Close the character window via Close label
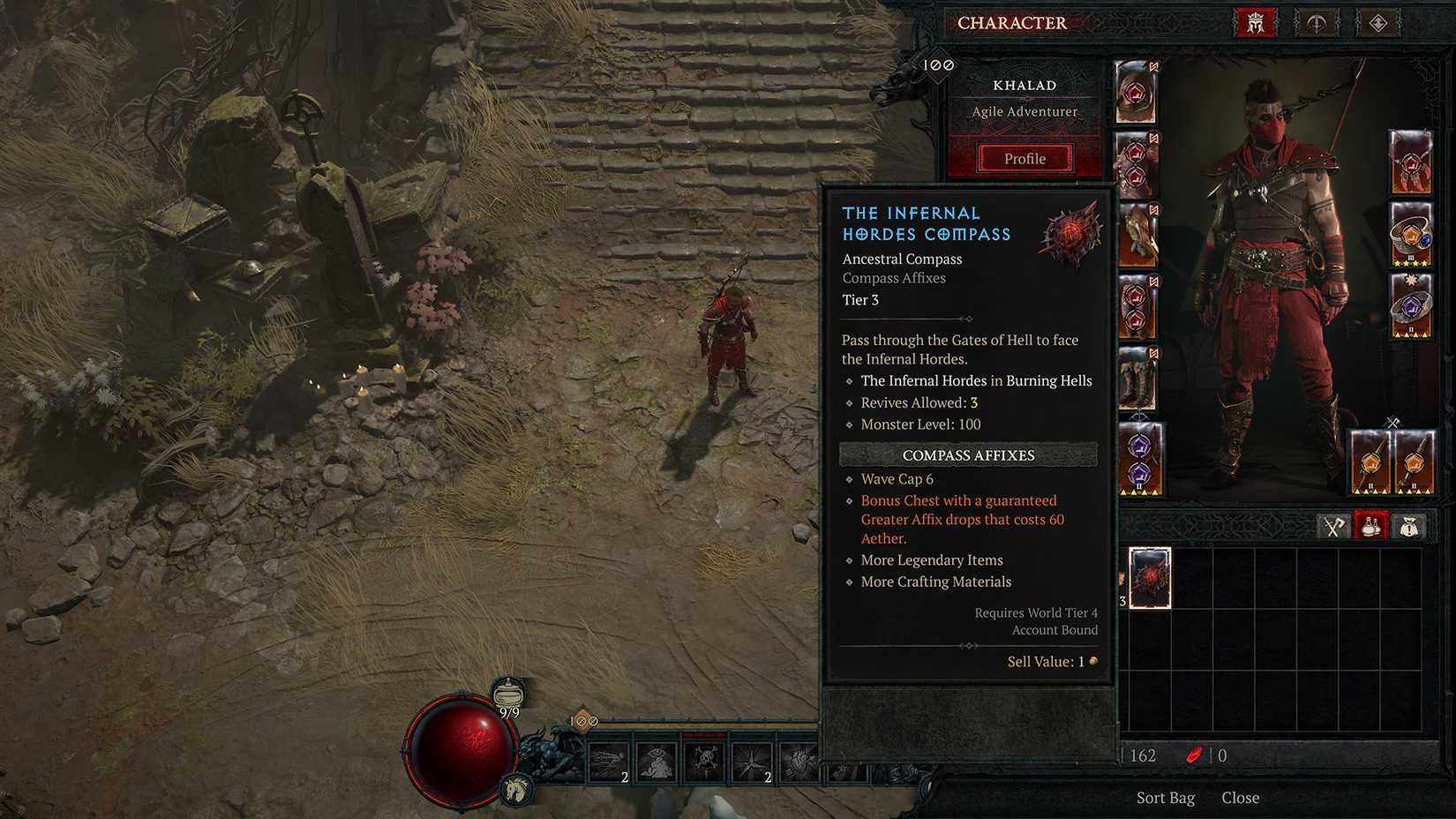 (1241, 797)
